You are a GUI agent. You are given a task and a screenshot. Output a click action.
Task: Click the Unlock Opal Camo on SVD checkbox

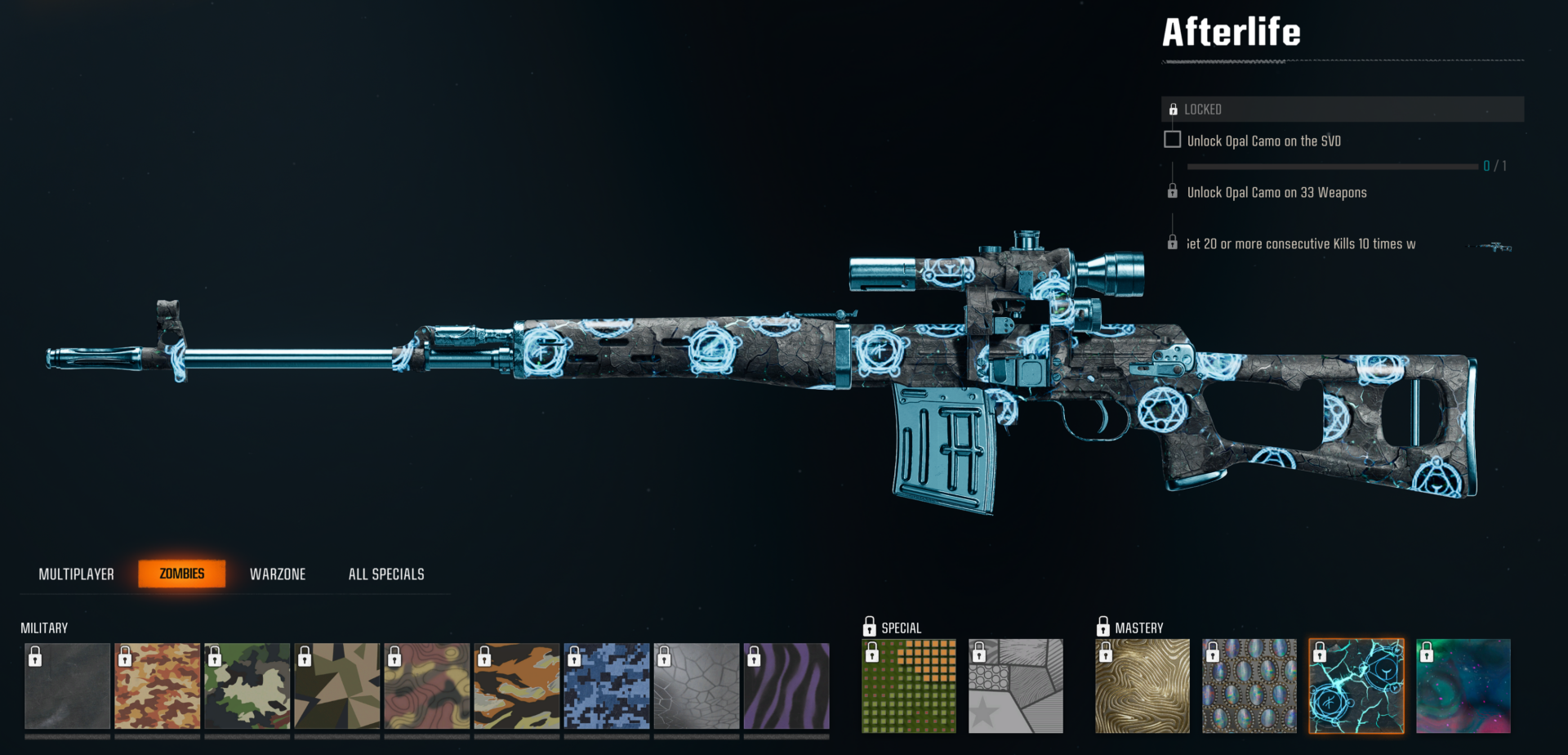coord(1172,140)
